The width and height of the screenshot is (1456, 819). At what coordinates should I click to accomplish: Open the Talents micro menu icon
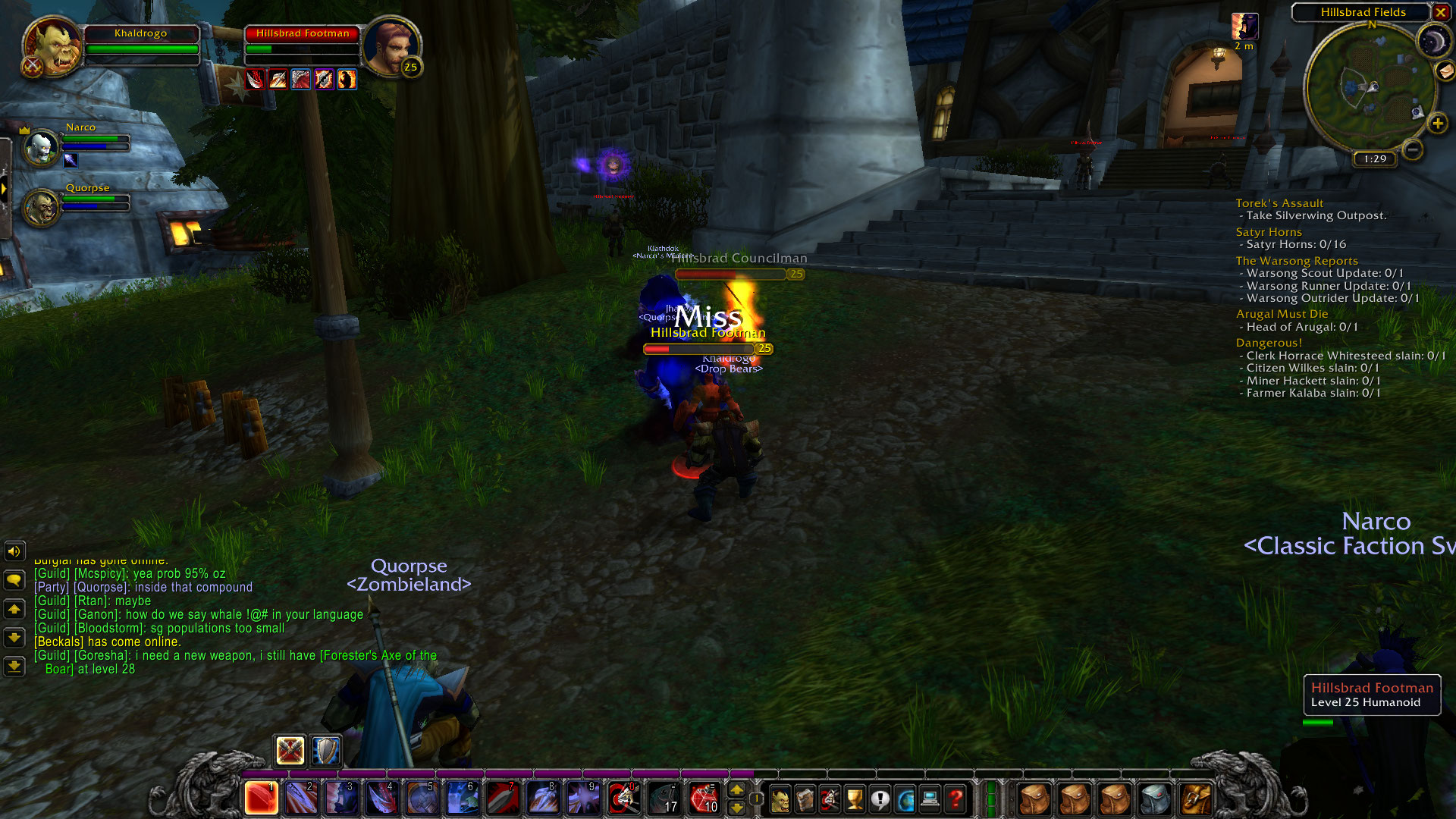point(829,798)
